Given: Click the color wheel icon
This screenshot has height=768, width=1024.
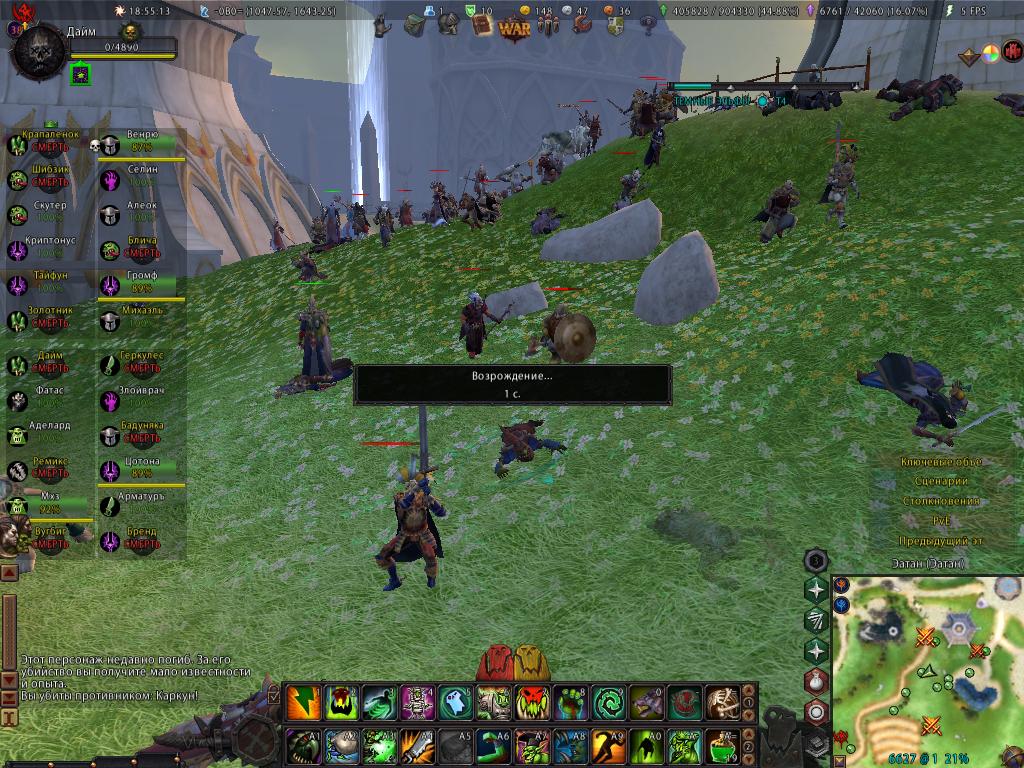Looking at the screenshot, I should [x=991, y=55].
